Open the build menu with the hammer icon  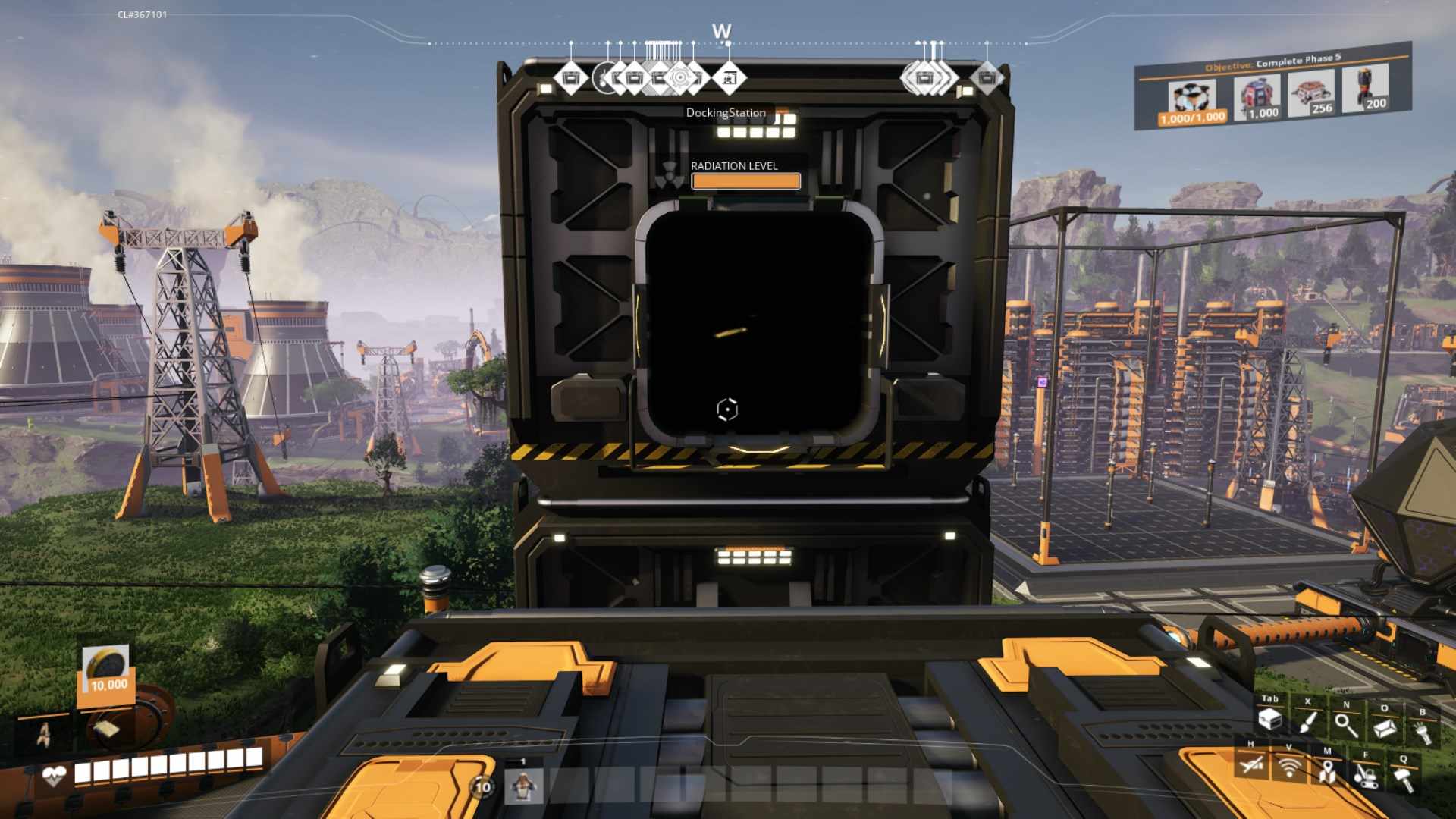[1403, 777]
